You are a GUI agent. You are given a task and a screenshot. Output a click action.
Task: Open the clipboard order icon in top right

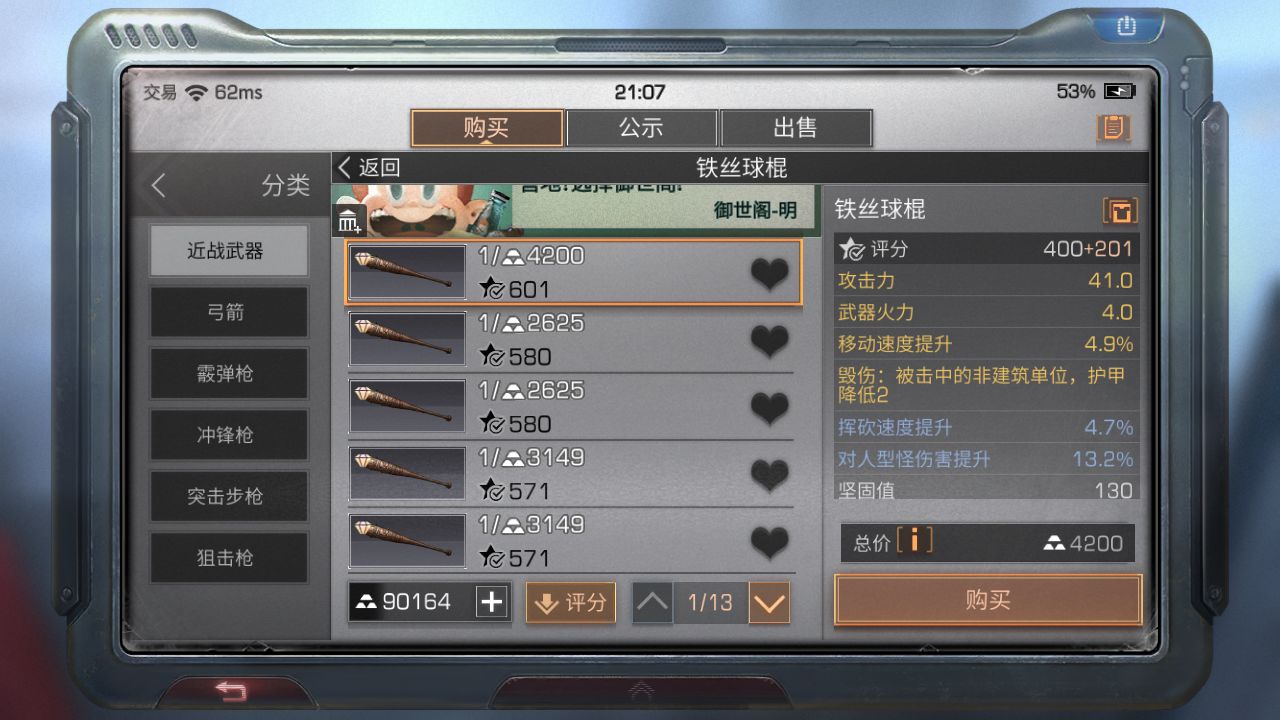click(x=1114, y=128)
